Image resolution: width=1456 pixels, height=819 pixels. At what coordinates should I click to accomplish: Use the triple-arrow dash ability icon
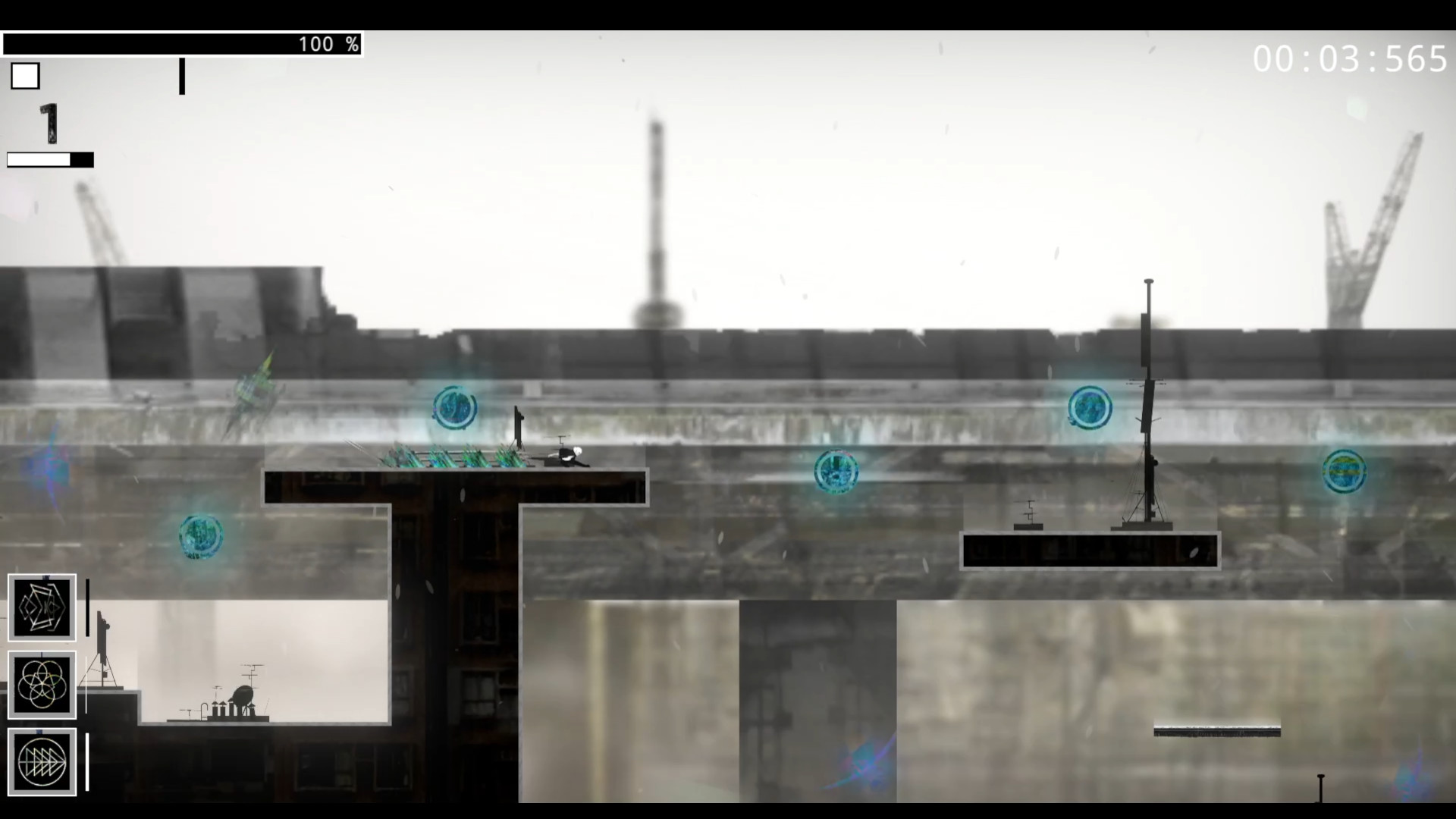click(x=42, y=761)
